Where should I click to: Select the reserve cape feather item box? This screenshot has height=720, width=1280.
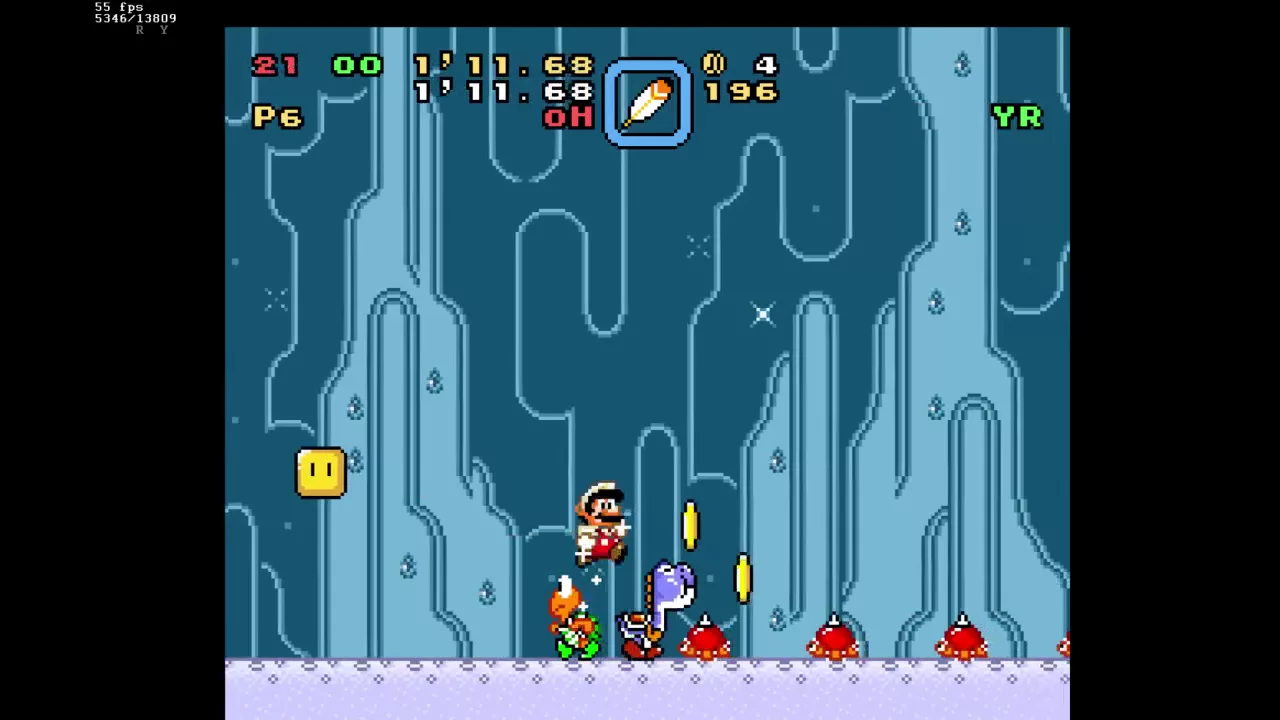point(647,104)
